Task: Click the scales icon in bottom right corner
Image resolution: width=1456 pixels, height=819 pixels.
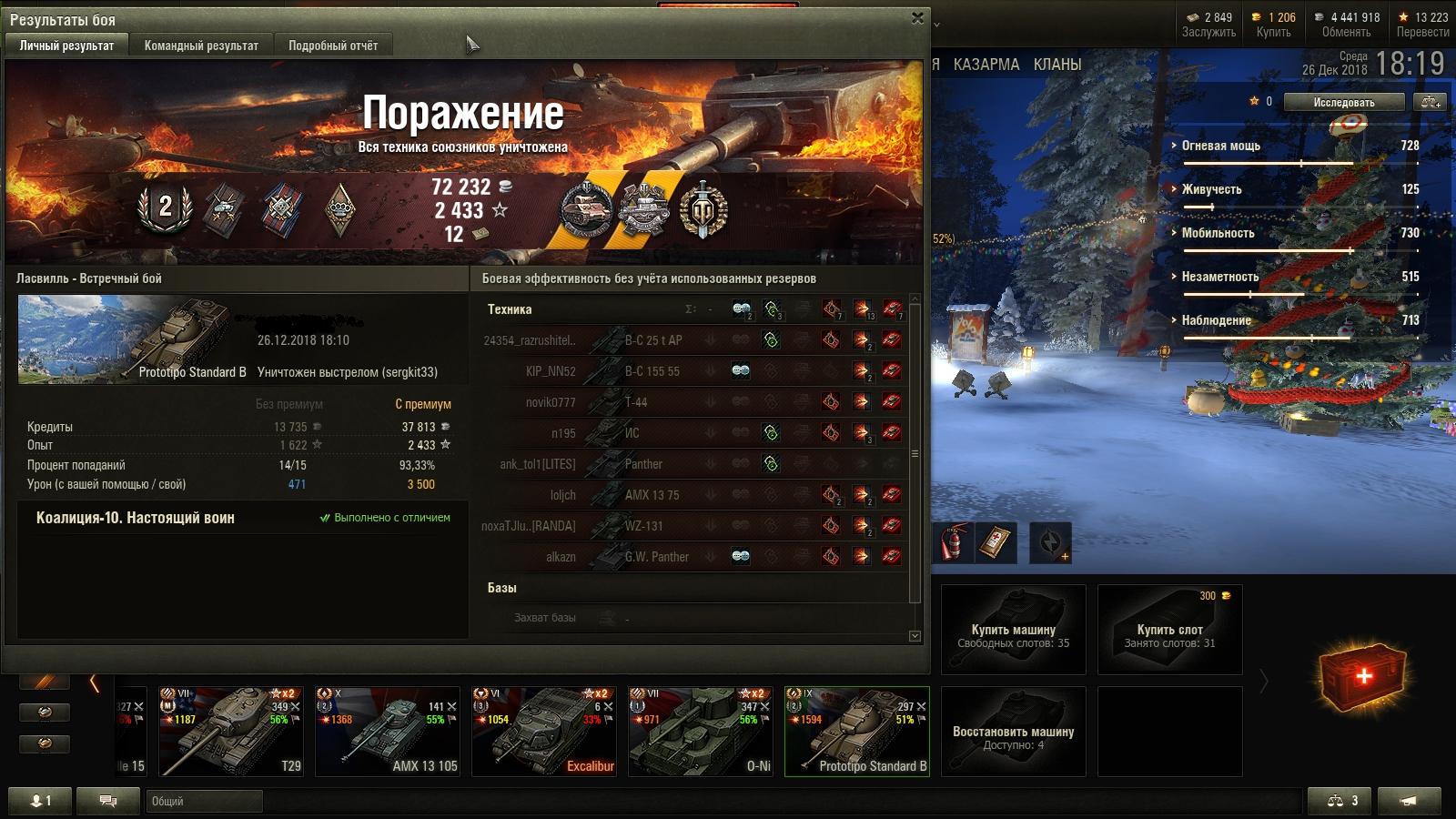Action: 1336,800
